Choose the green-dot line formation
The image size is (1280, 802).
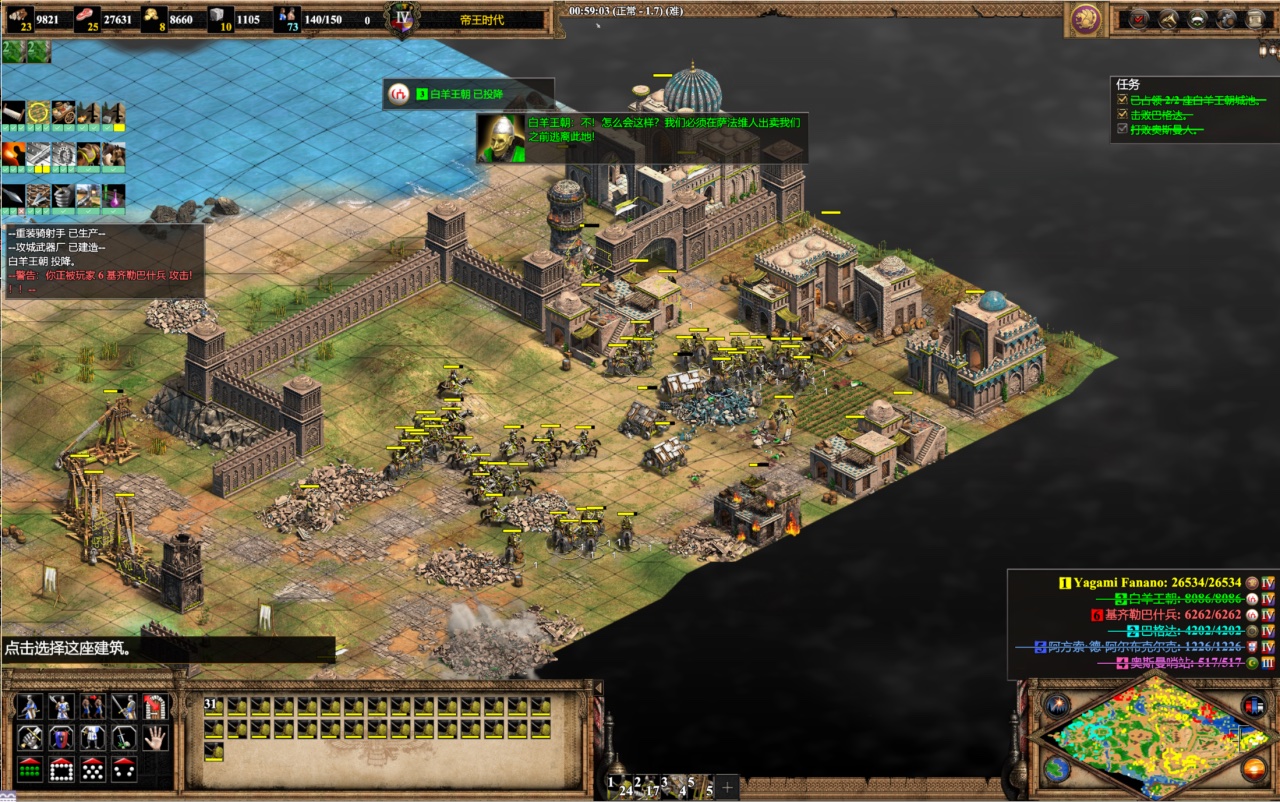click(x=31, y=770)
